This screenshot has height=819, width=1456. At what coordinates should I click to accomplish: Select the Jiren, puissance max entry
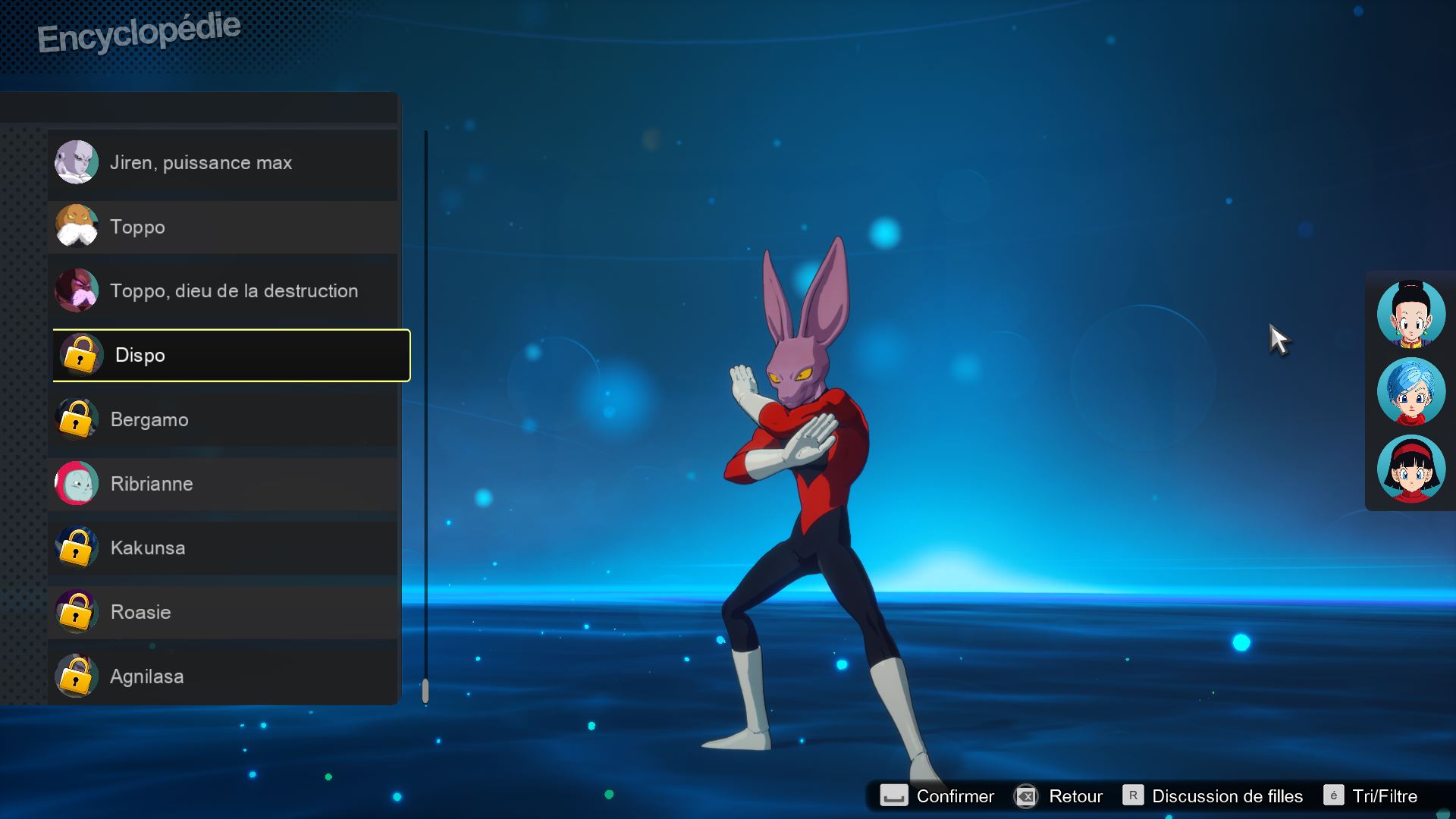click(x=224, y=163)
